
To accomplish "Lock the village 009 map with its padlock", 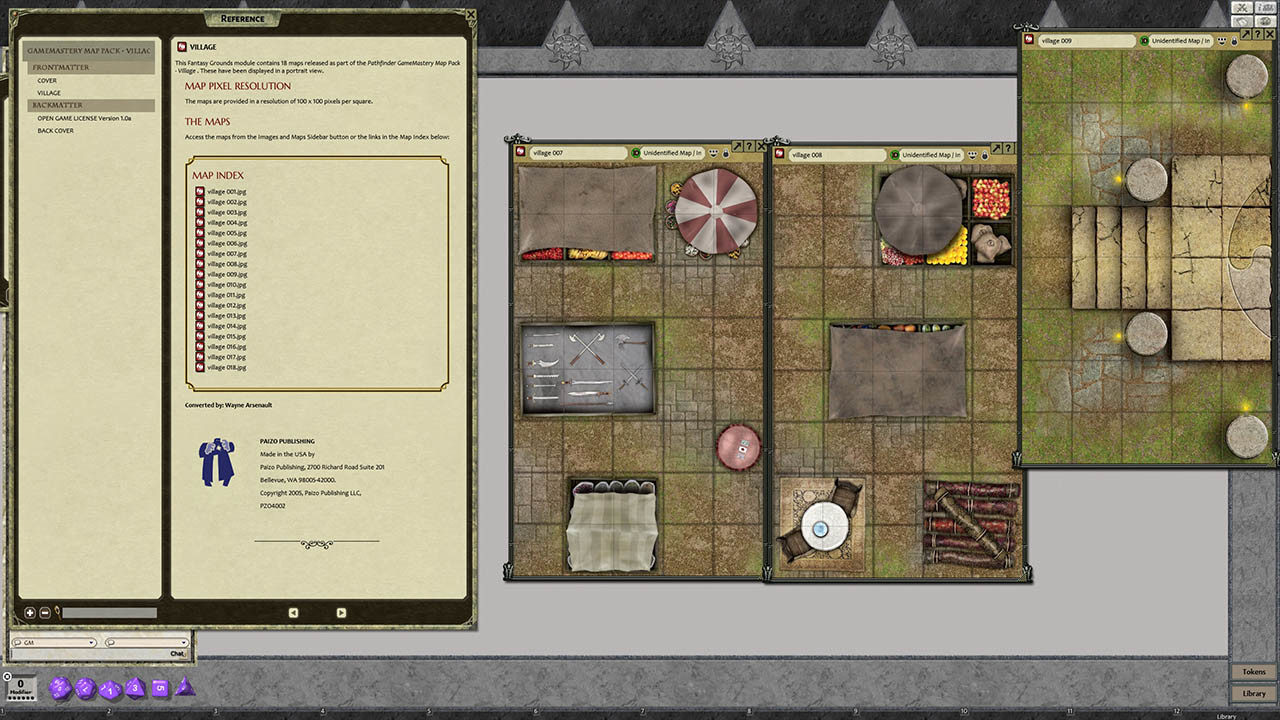I will pos(1234,40).
